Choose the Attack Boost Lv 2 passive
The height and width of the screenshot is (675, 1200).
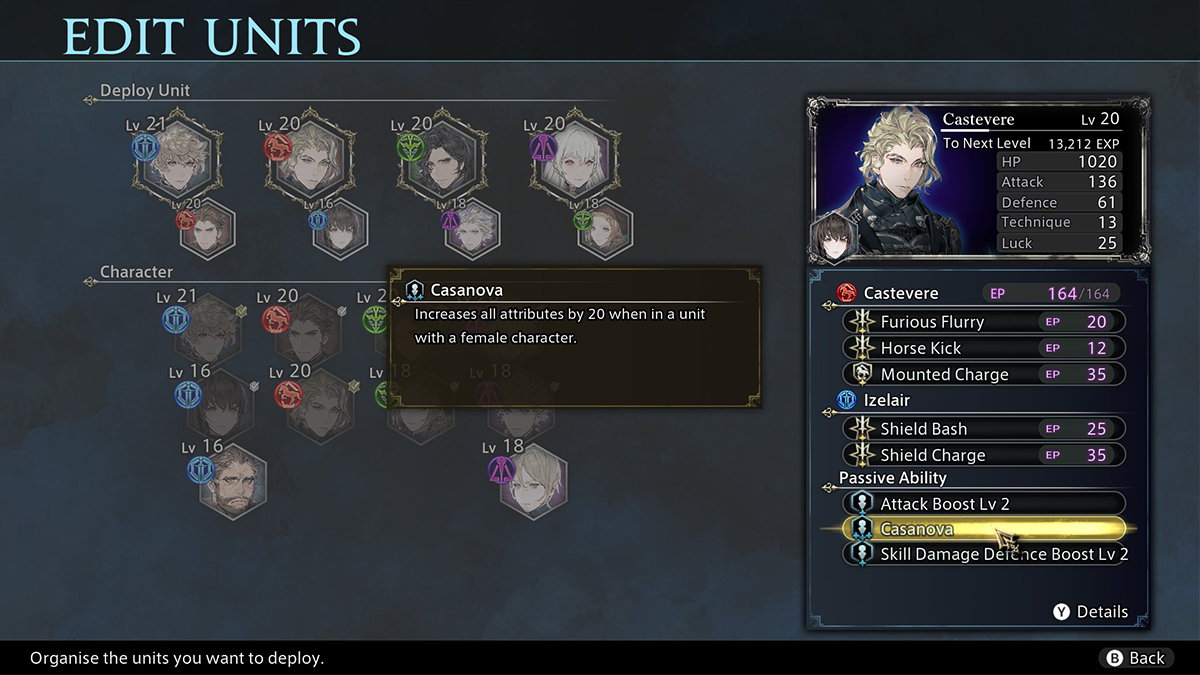point(984,503)
